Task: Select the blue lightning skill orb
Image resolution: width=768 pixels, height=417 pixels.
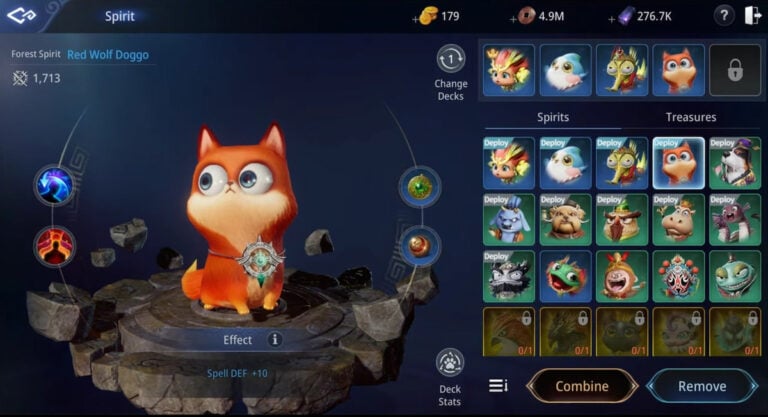Action: tap(54, 186)
